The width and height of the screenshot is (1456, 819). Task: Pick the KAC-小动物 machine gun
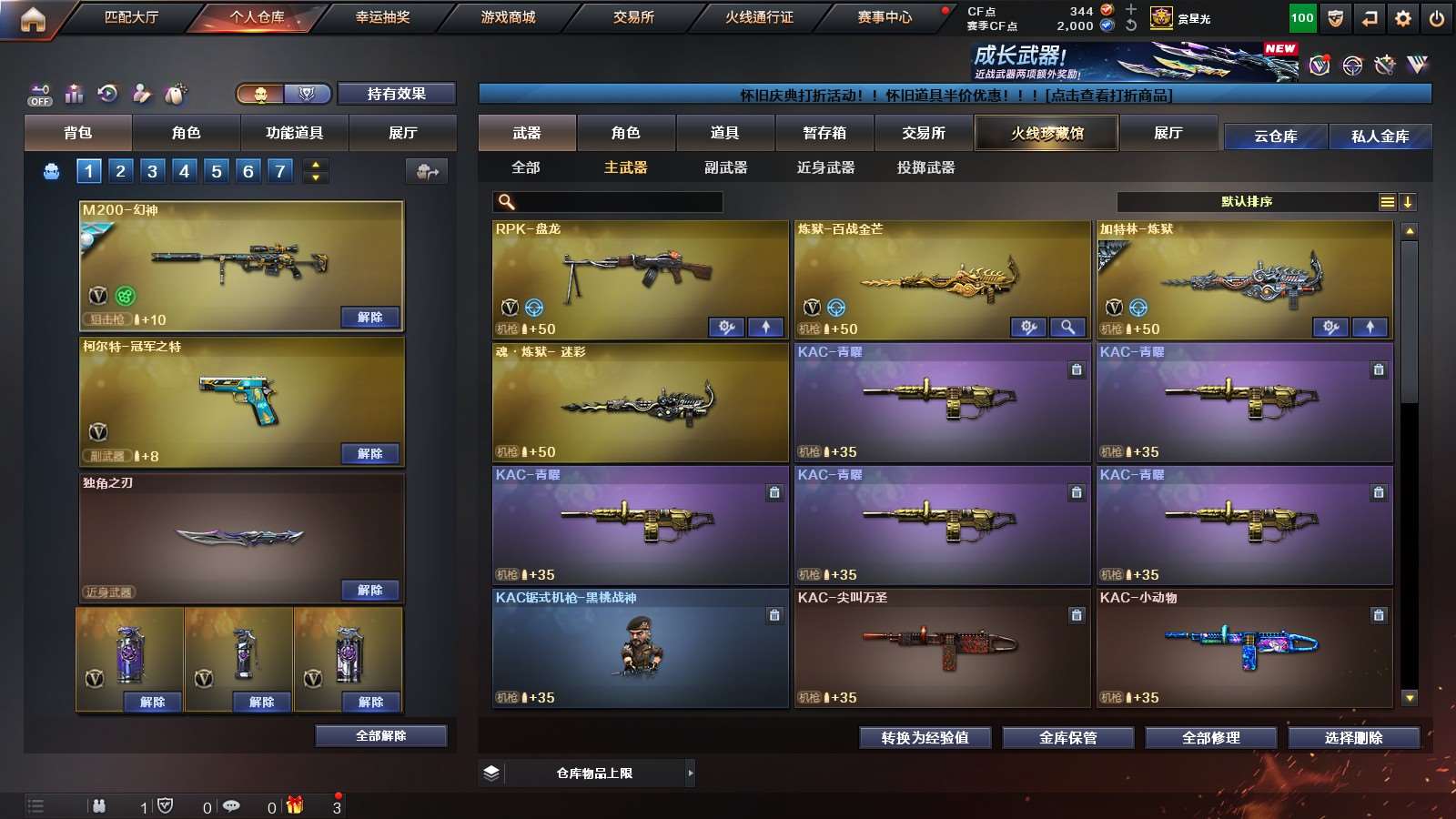coord(1244,646)
